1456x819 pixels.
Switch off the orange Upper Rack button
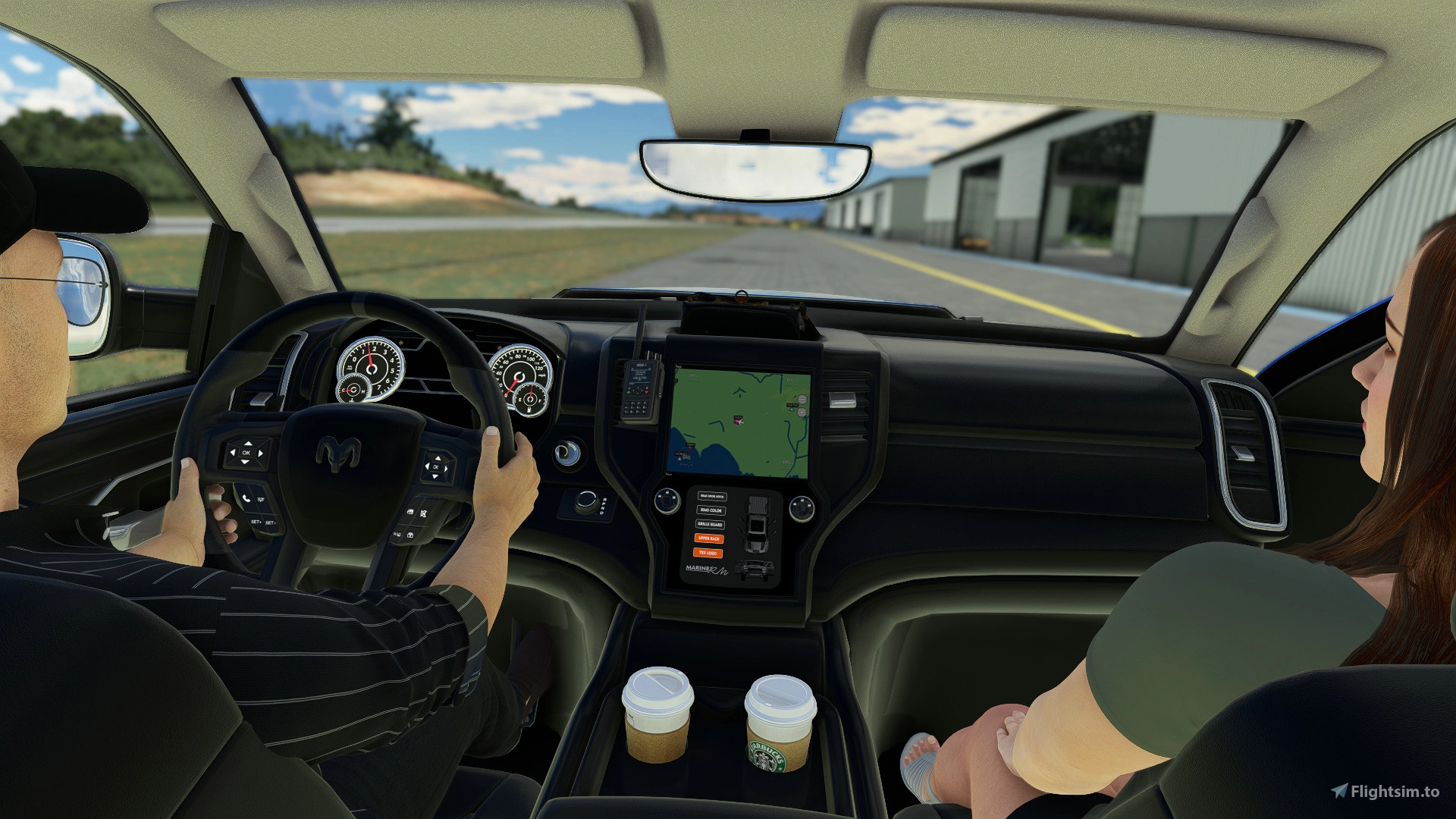(x=709, y=538)
